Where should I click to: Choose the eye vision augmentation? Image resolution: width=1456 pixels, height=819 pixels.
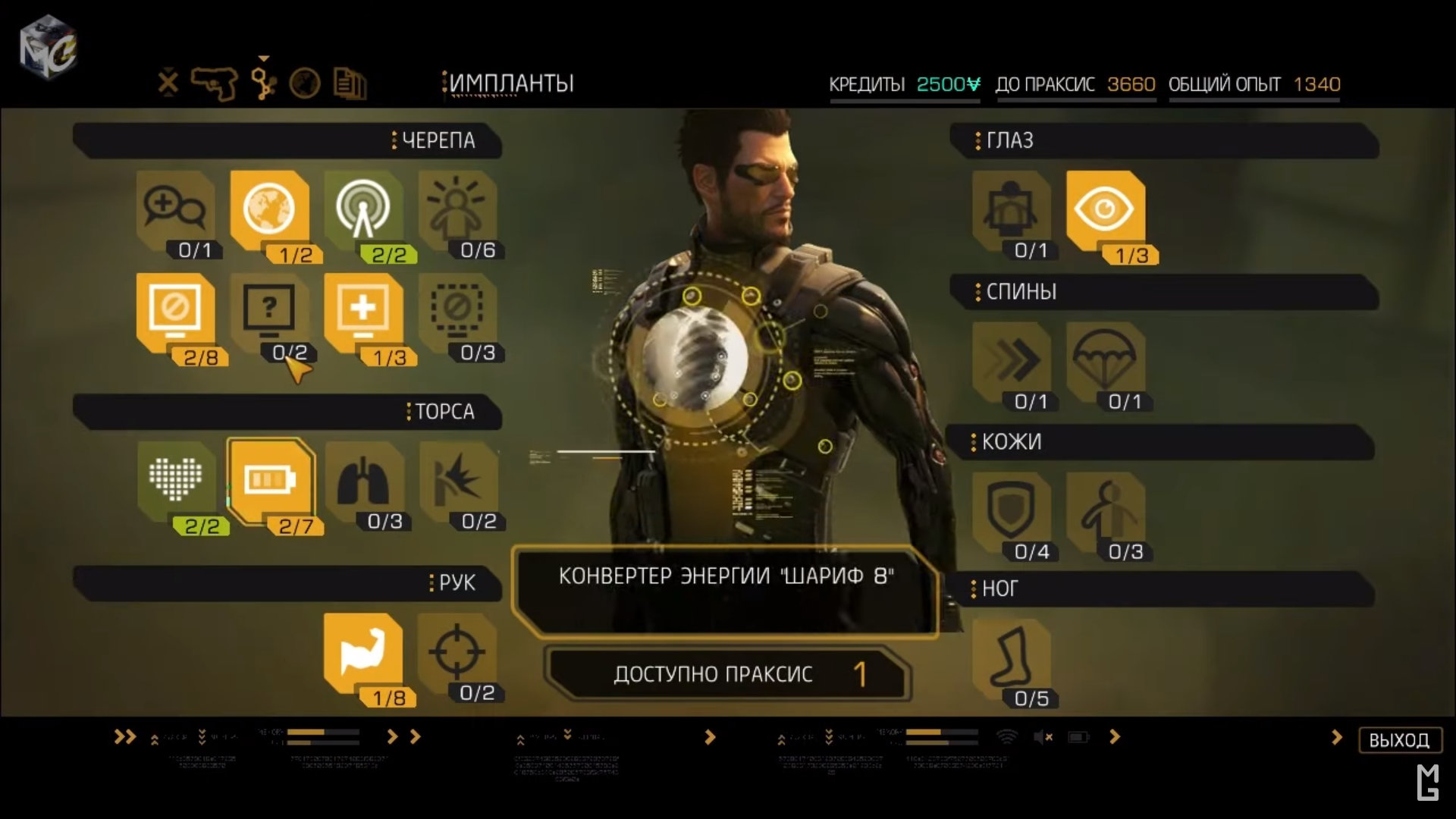pyautogui.click(x=1105, y=209)
